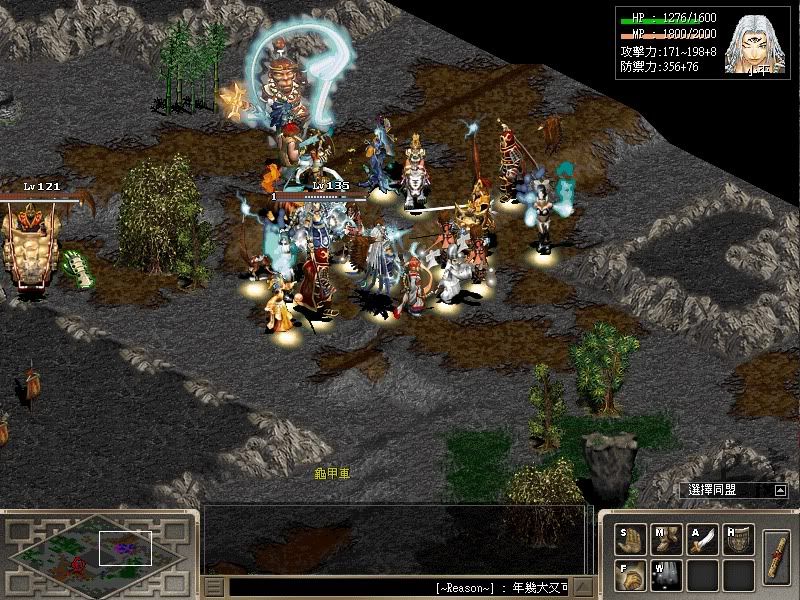Use the sparkling hand skill (W)
The image size is (800, 600).
666,574
